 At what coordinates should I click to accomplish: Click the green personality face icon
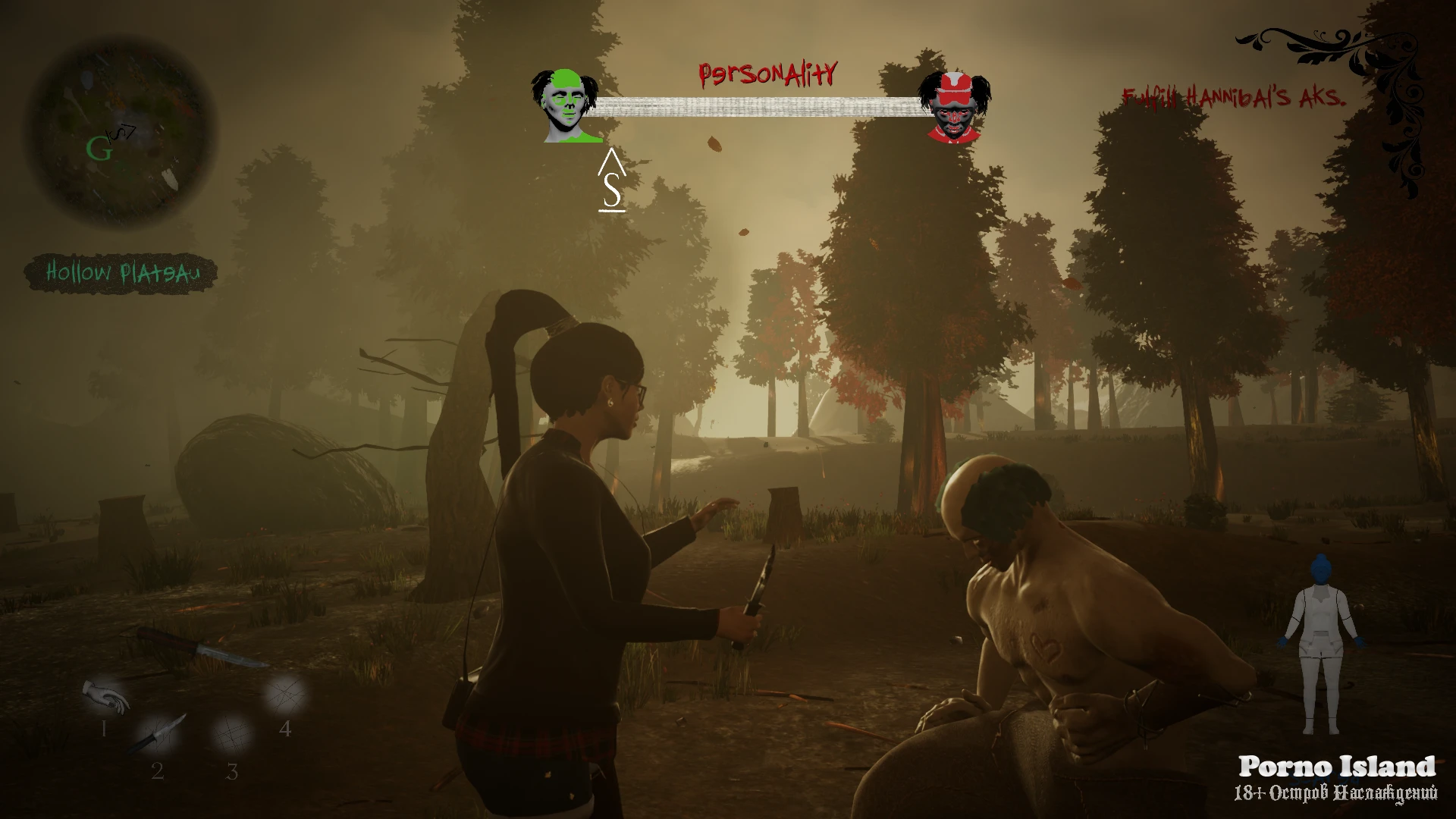tap(565, 106)
